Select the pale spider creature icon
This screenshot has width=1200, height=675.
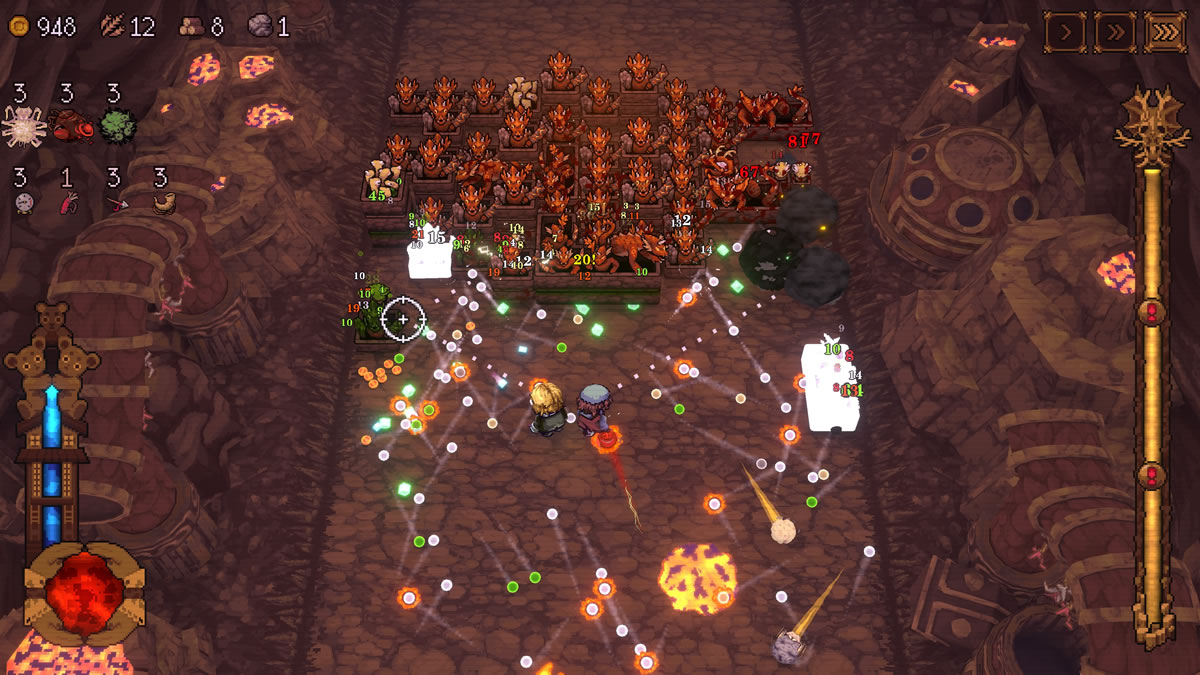click(24, 126)
